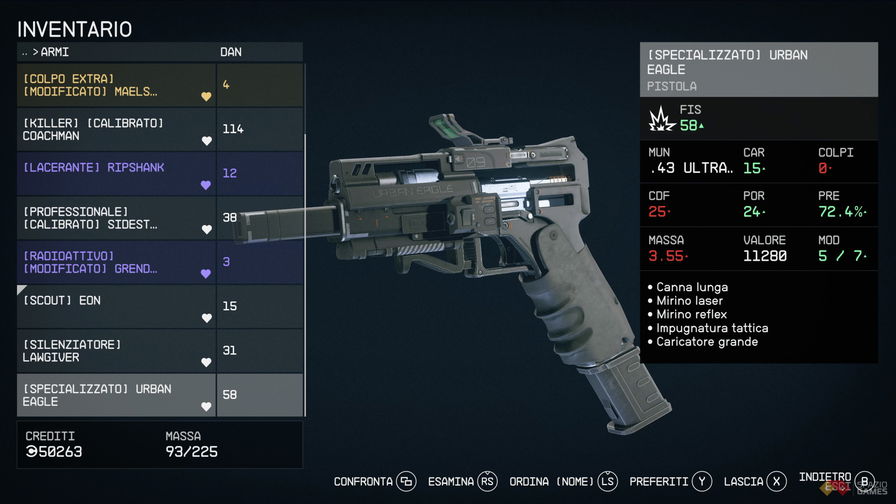Change sorting with Ordina (Nome)
The height and width of the screenshot is (504, 896).
point(563,482)
